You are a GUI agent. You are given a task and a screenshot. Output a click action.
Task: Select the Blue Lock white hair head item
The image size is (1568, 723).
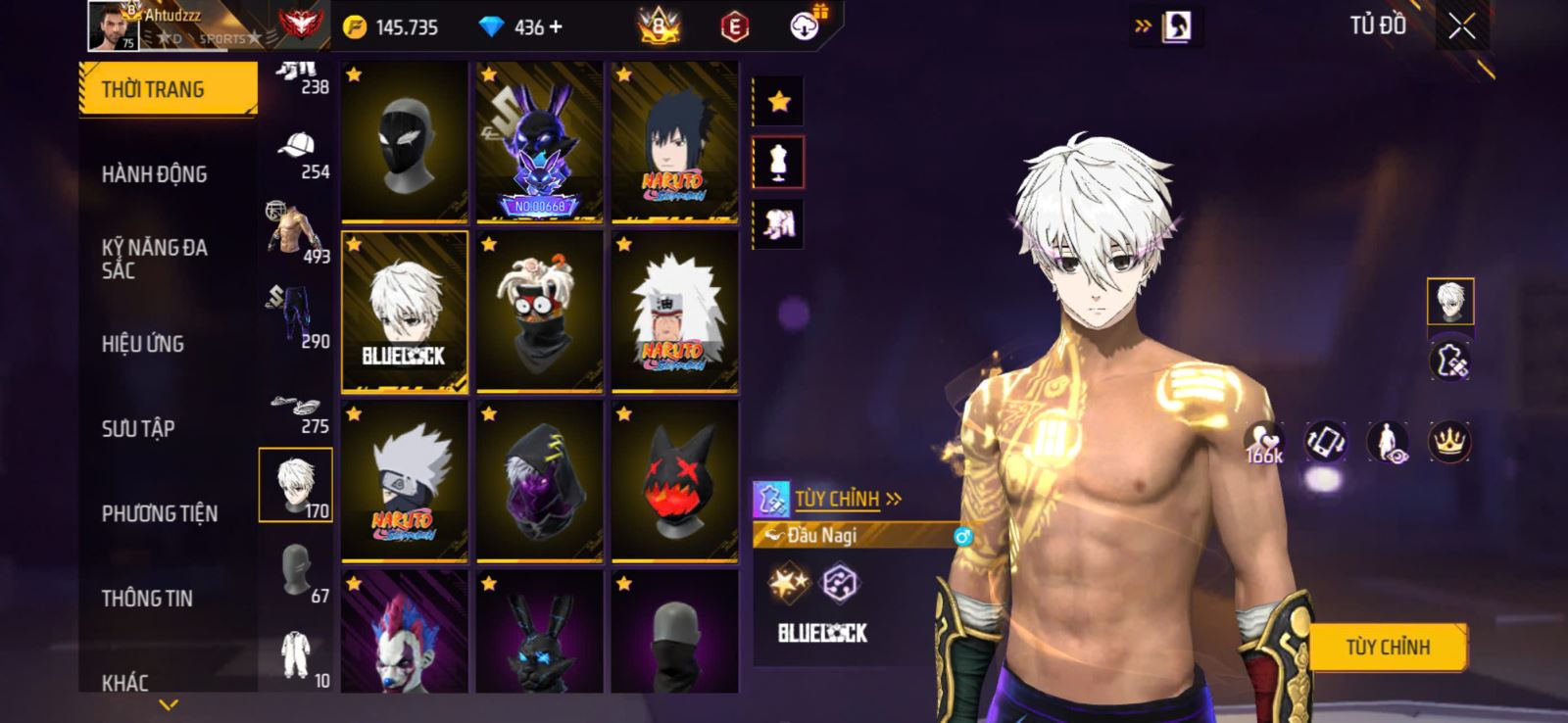404,312
